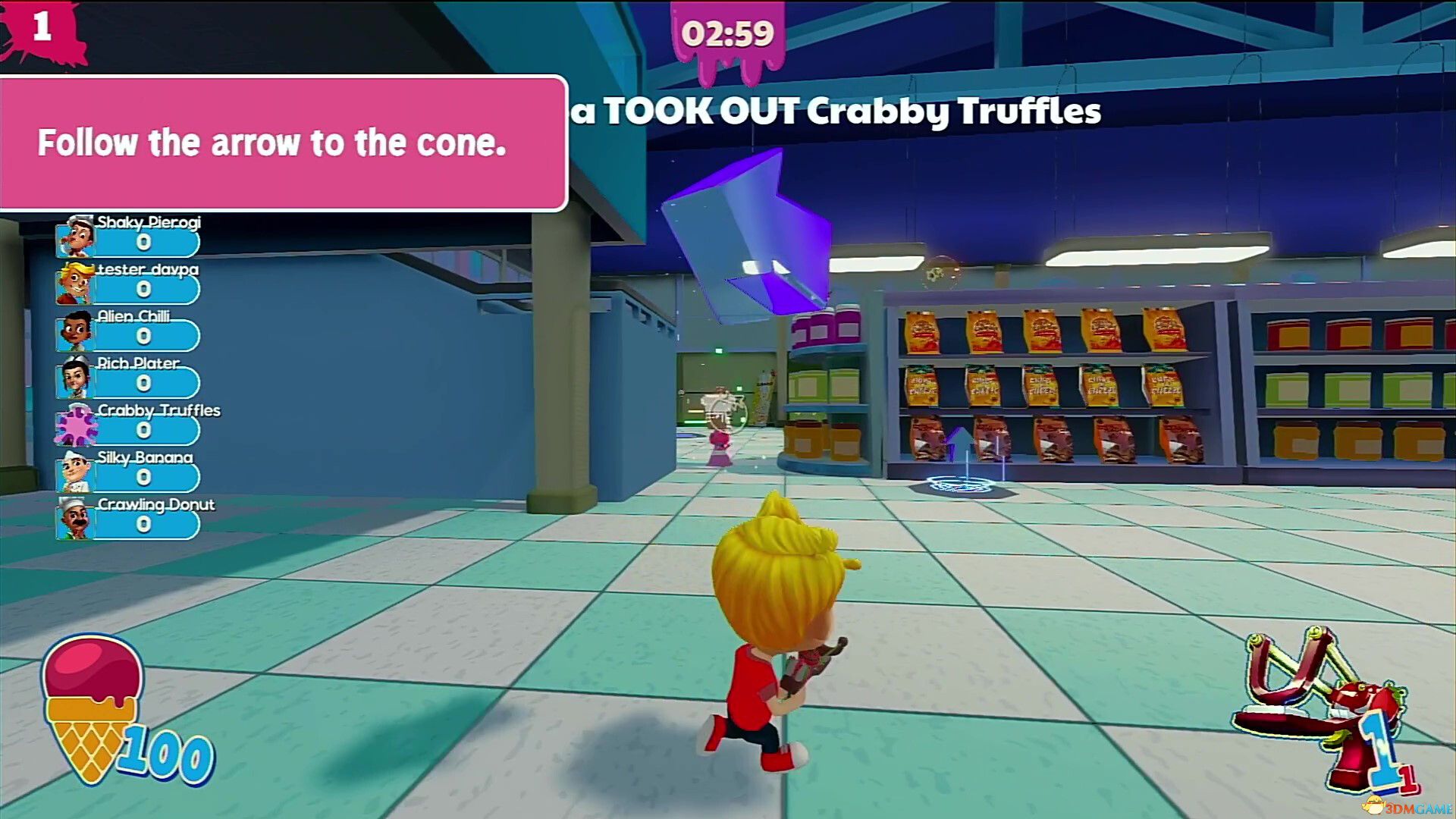Pick Silky Banana from the player list
This screenshot has width=1456, height=819.
coord(129,471)
